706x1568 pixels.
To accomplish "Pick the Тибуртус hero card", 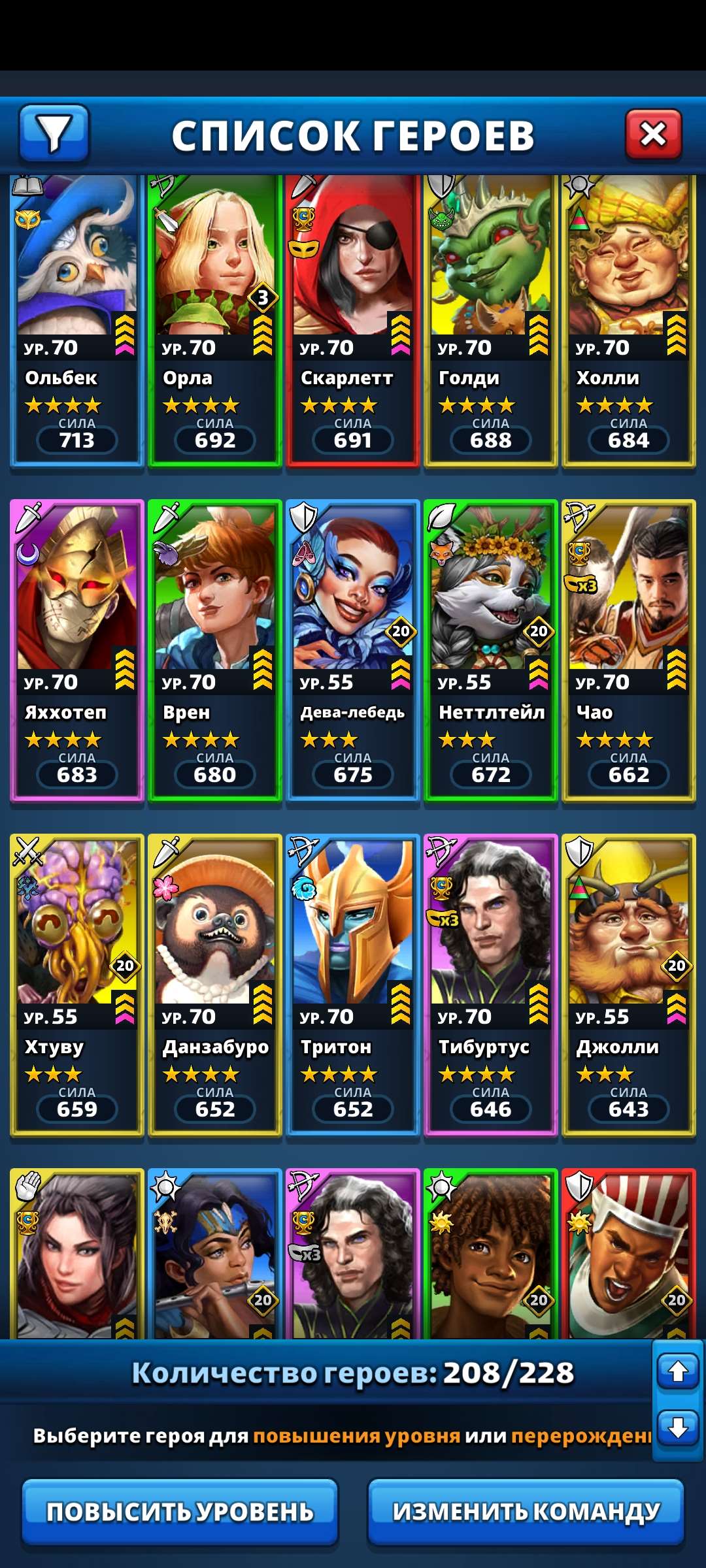I will coord(490,985).
